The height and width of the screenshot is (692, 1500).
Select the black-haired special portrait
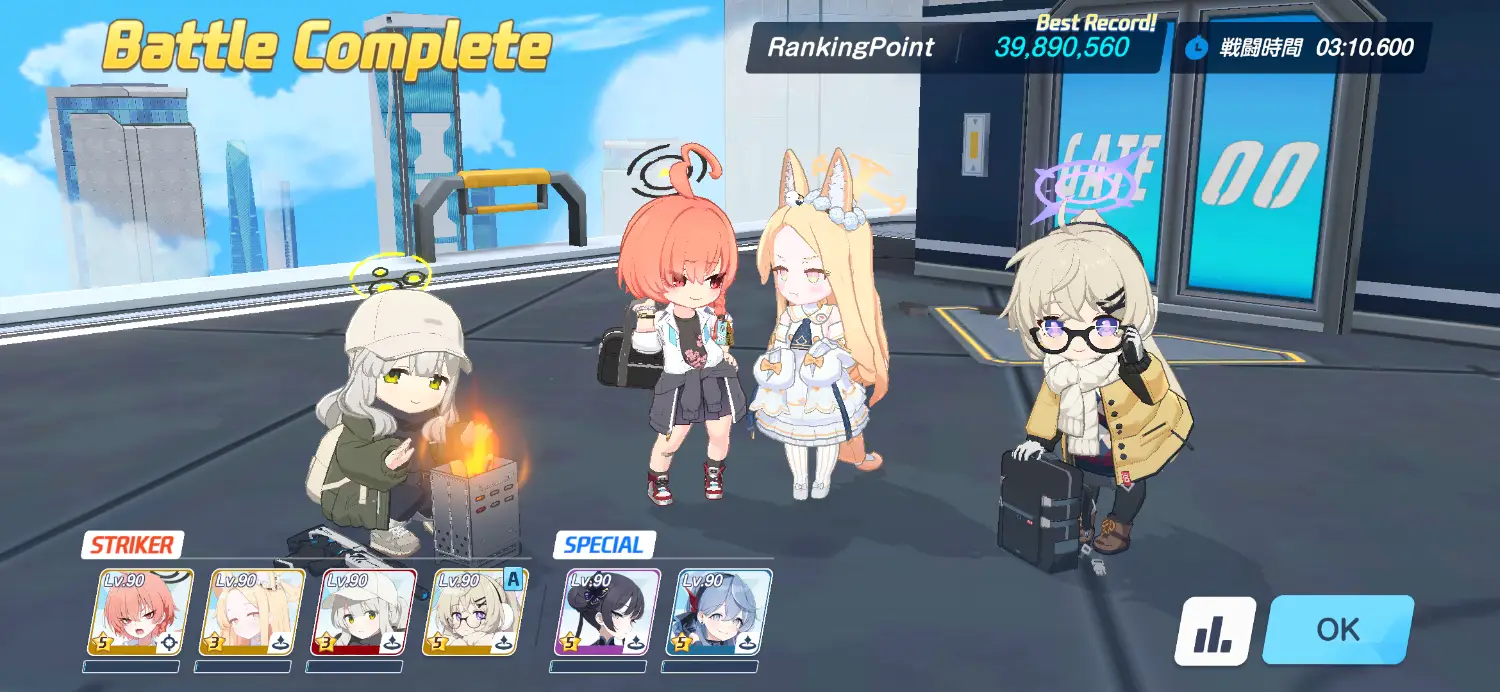click(608, 612)
